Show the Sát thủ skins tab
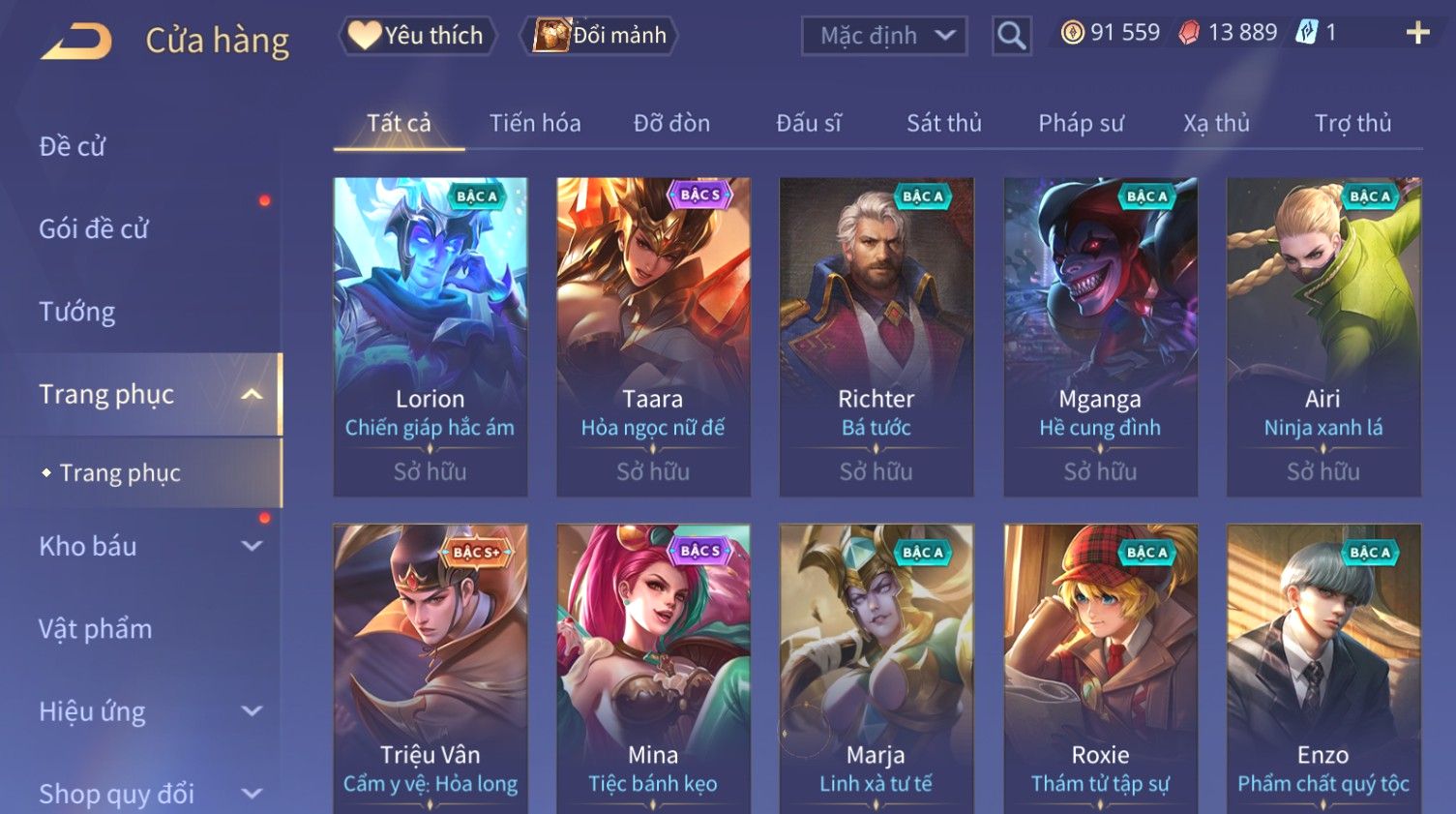1456x814 pixels. point(943,124)
